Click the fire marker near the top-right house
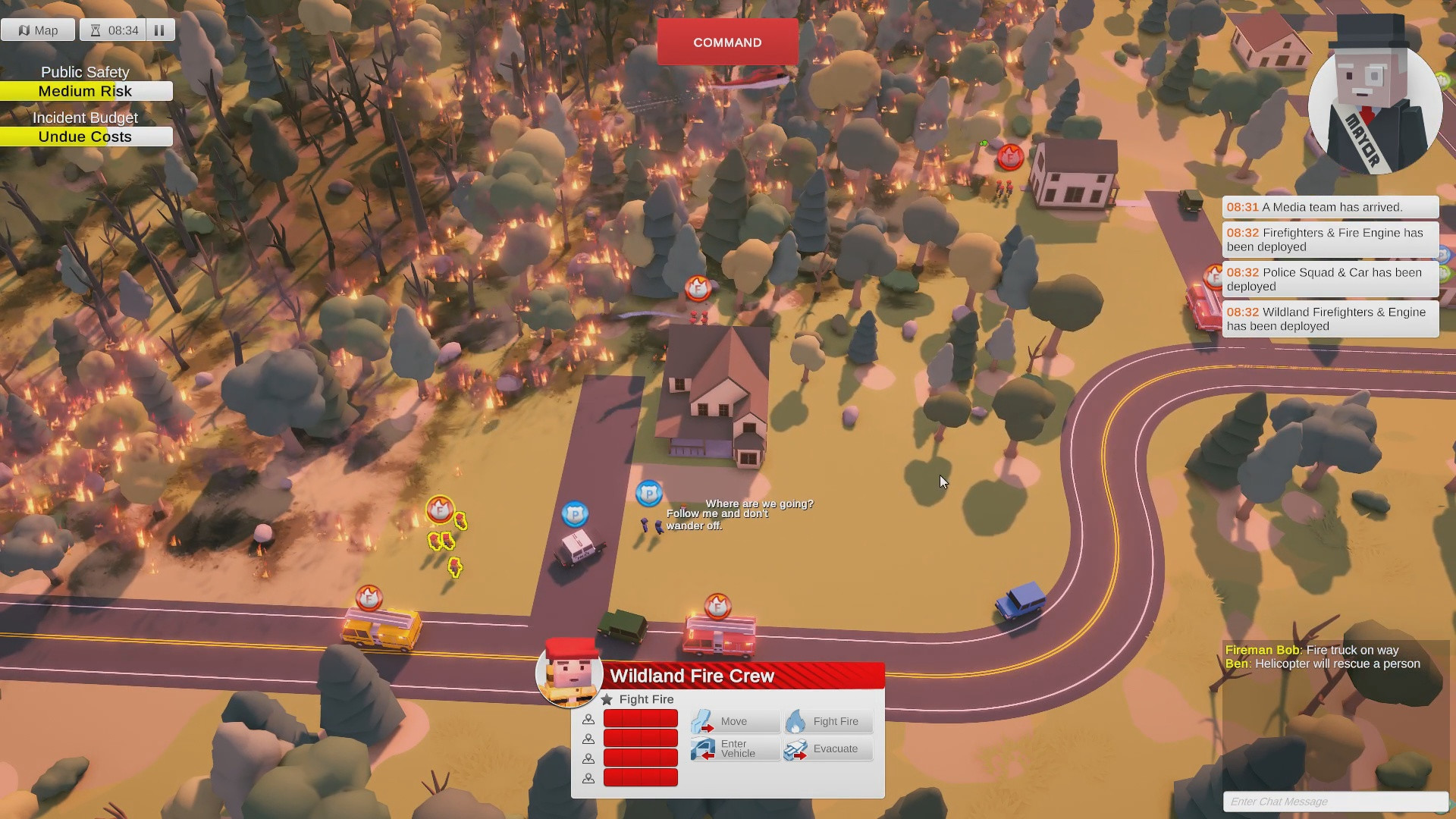The height and width of the screenshot is (819, 1456). [x=1009, y=157]
